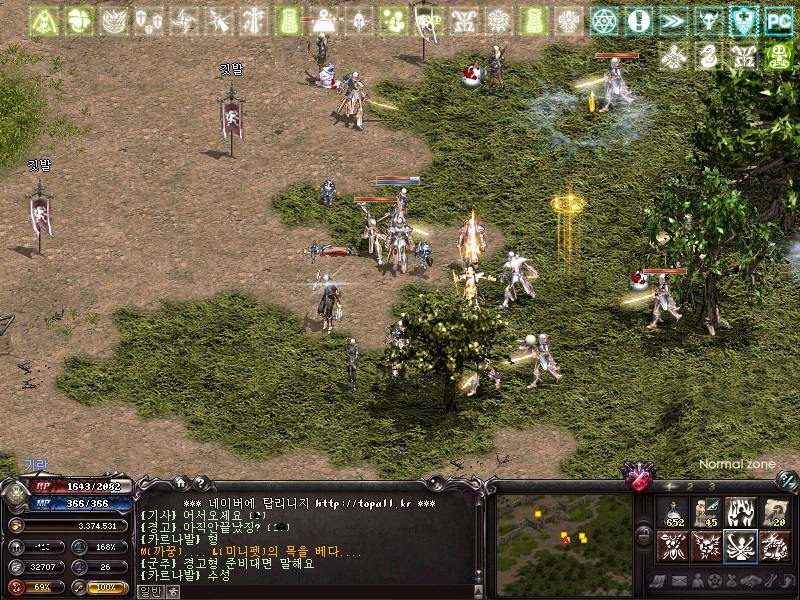Switch to hotbar page 3
Viewport: 800px width, 600px height.
coord(711,486)
